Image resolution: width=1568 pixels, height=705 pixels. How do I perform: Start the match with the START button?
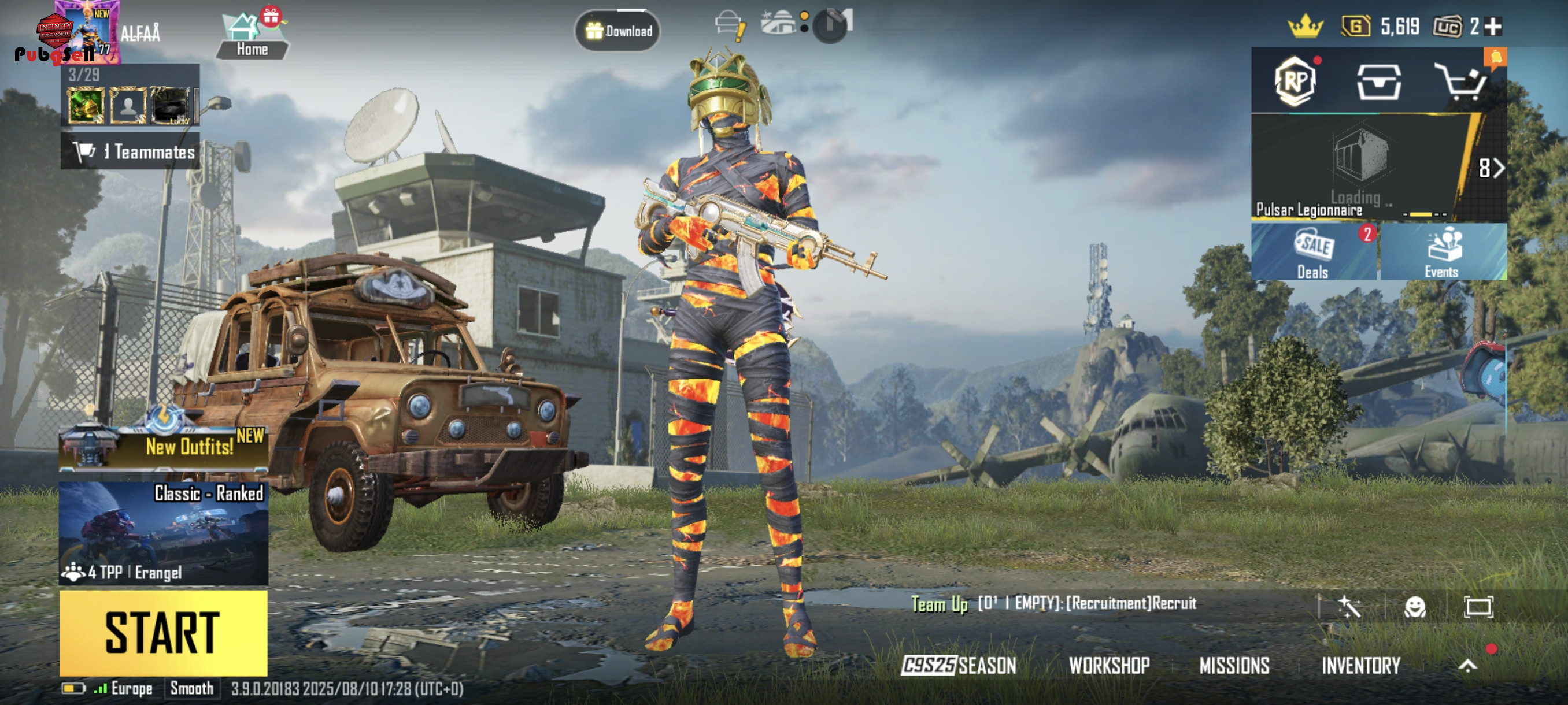(163, 633)
